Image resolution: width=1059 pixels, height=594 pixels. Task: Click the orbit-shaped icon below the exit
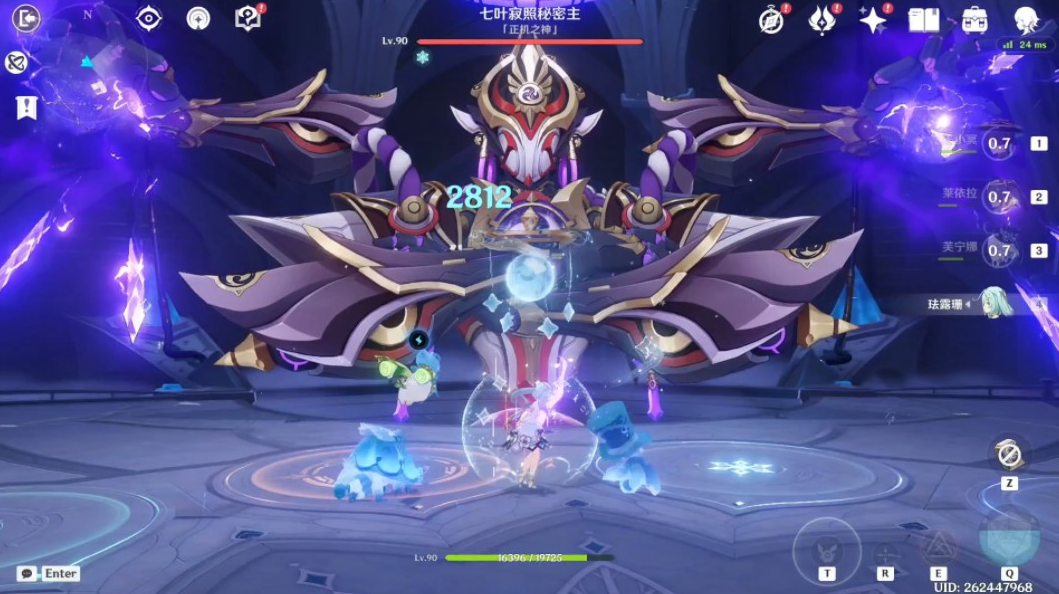(16, 63)
